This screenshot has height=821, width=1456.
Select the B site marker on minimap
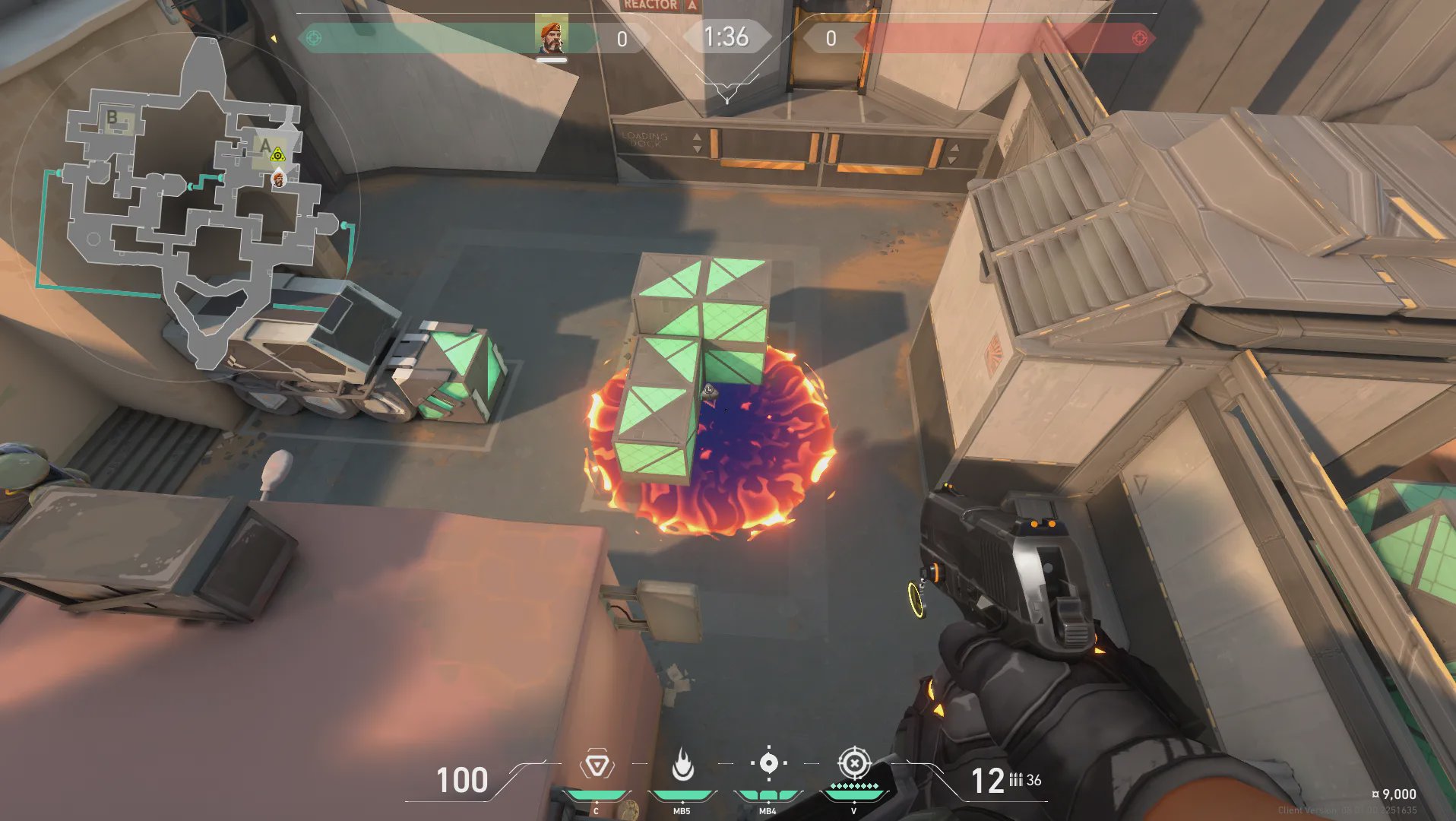coord(112,117)
